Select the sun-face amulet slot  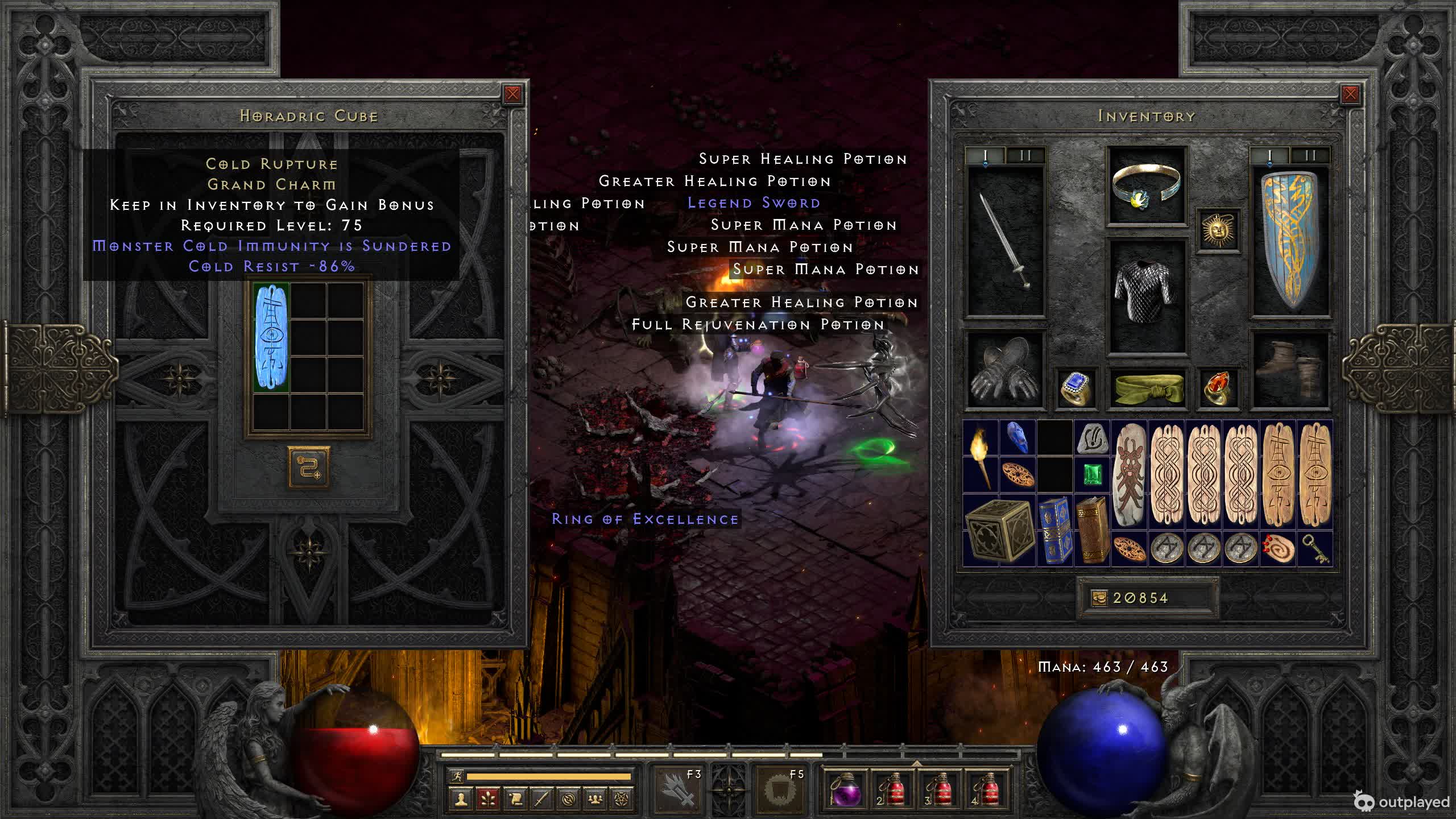(1218, 230)
